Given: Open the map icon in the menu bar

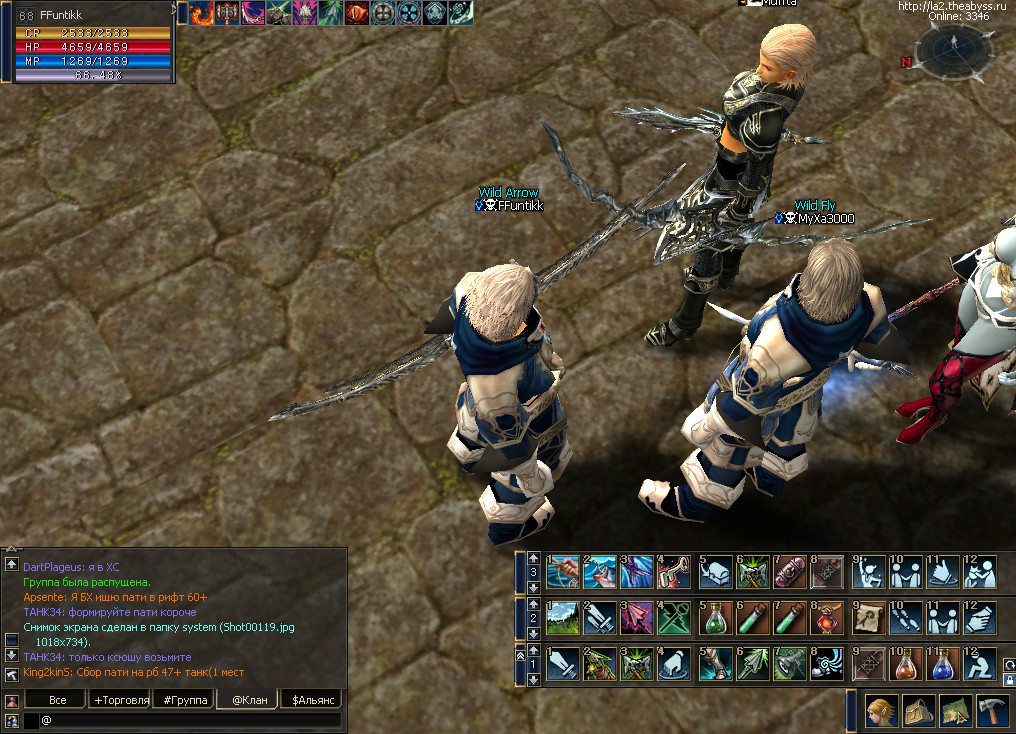Looking at the screenshot, I should [x=956, y=710].
